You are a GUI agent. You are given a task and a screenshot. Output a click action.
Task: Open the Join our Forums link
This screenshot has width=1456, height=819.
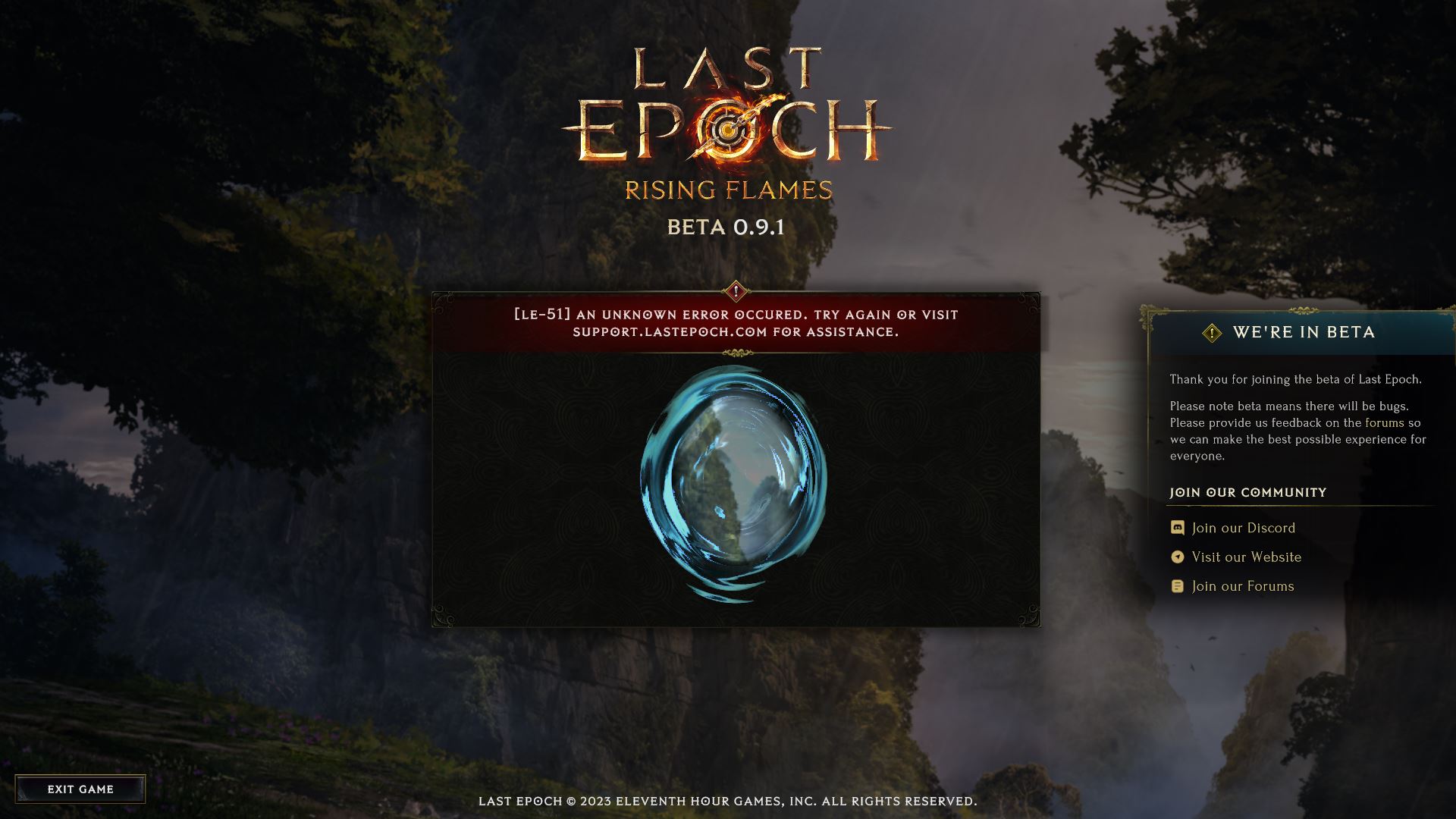click(1242, 585)
